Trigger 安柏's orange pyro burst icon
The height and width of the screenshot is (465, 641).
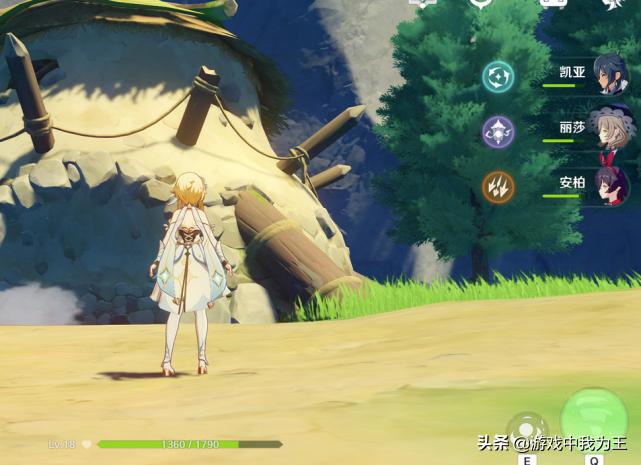pyautogui.click(x=498, y=186)
